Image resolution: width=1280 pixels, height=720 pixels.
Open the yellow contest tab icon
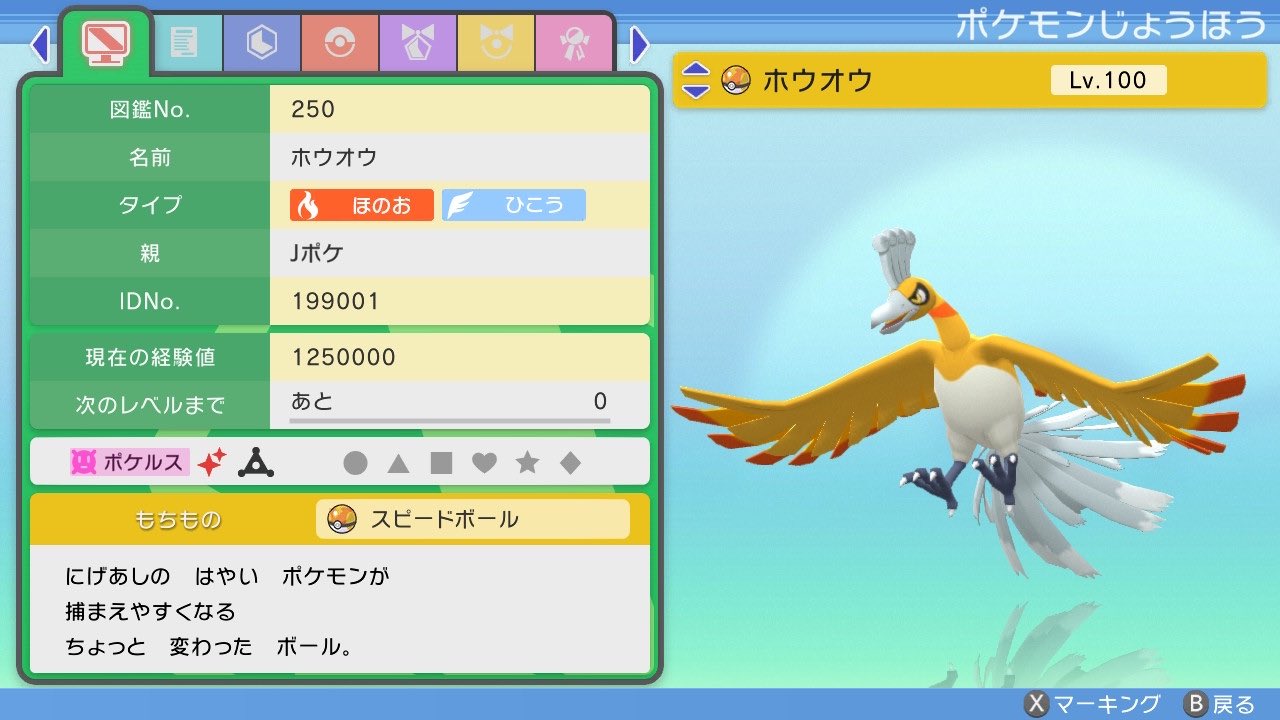[494, 43]
